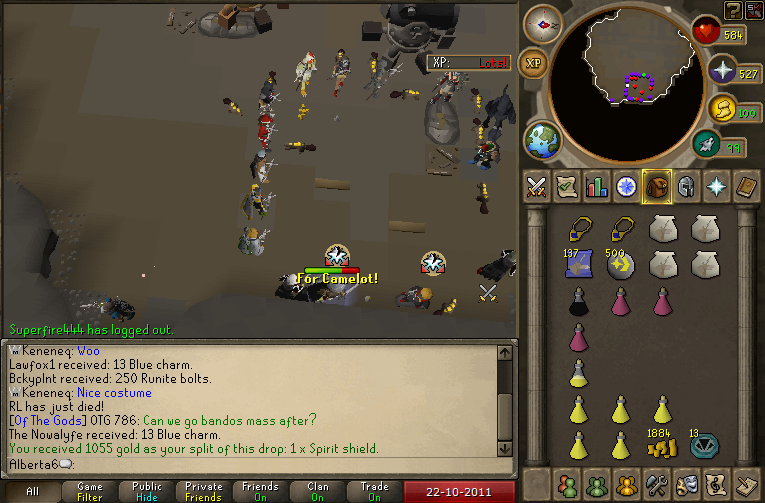765x503 pixels.
Task: Select the rune stack of 500
Action: (621, 264)
